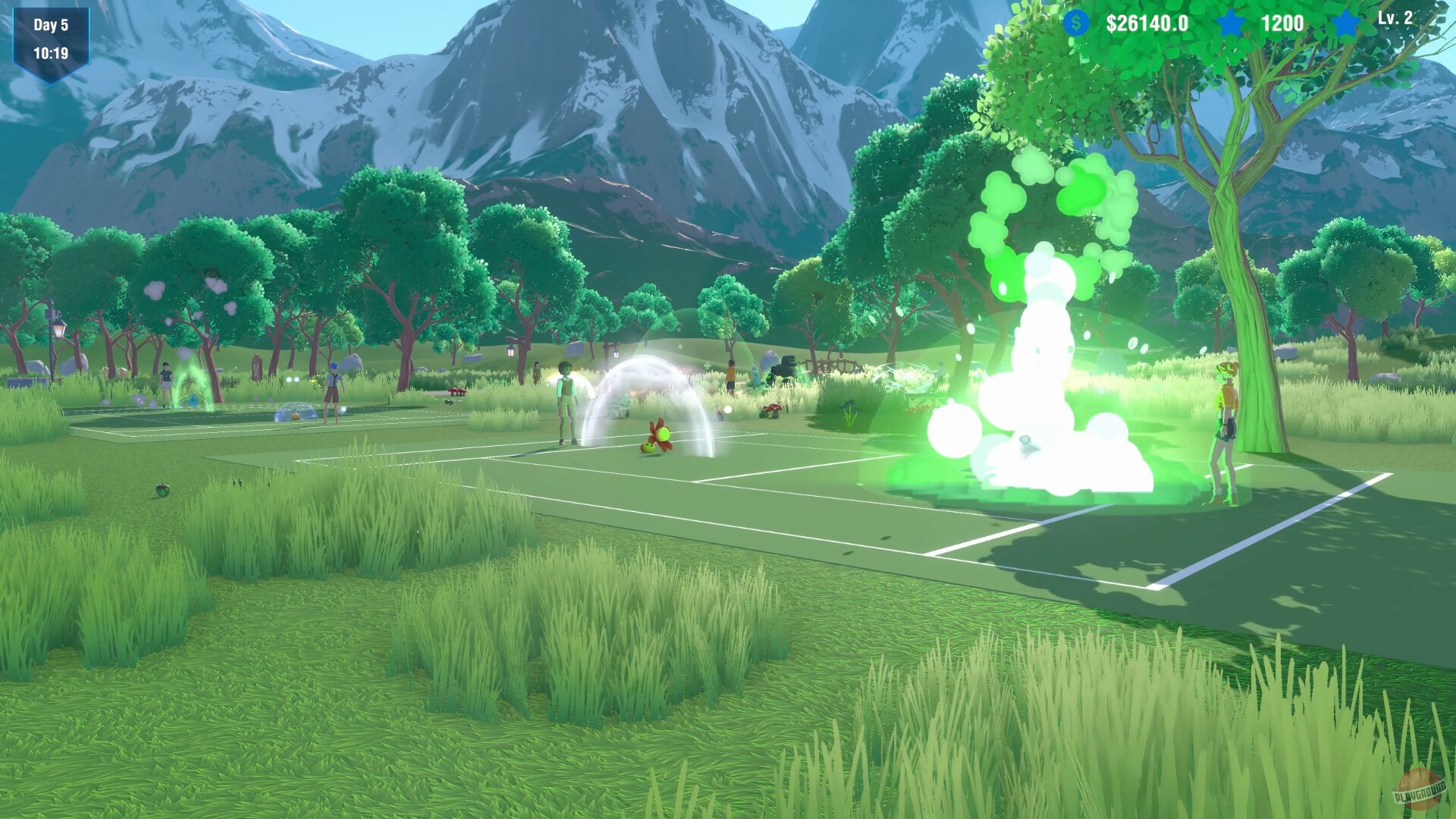
Task: Click the red mushrooms beside the court
Action: [x=773, y=409]
